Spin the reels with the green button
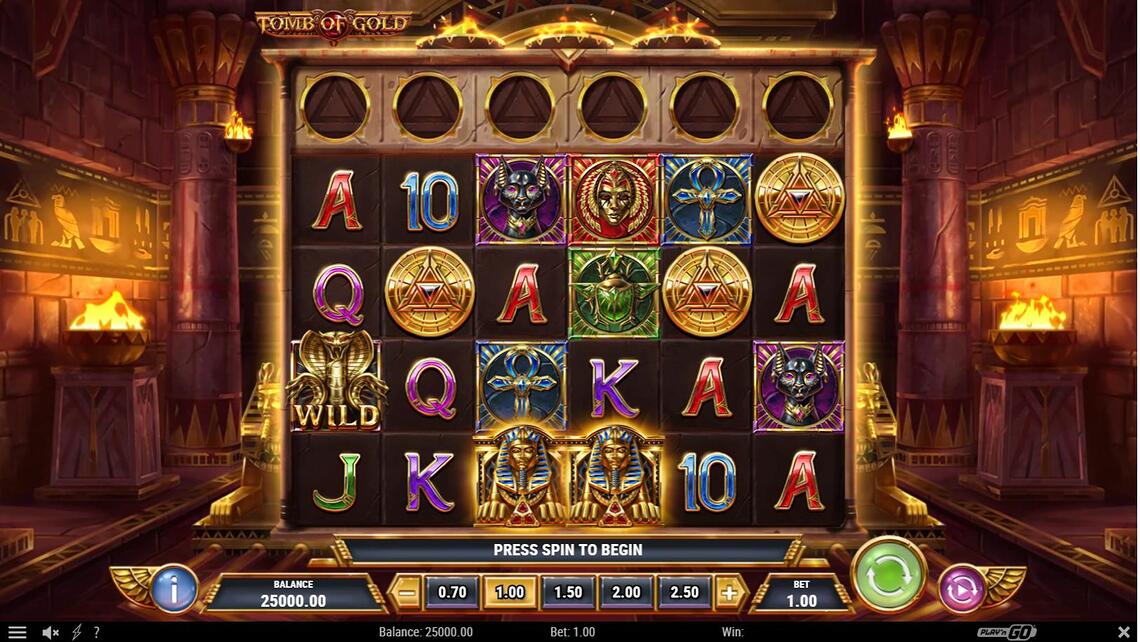The width and height of the screenshot is (1140, 642). 888,575
